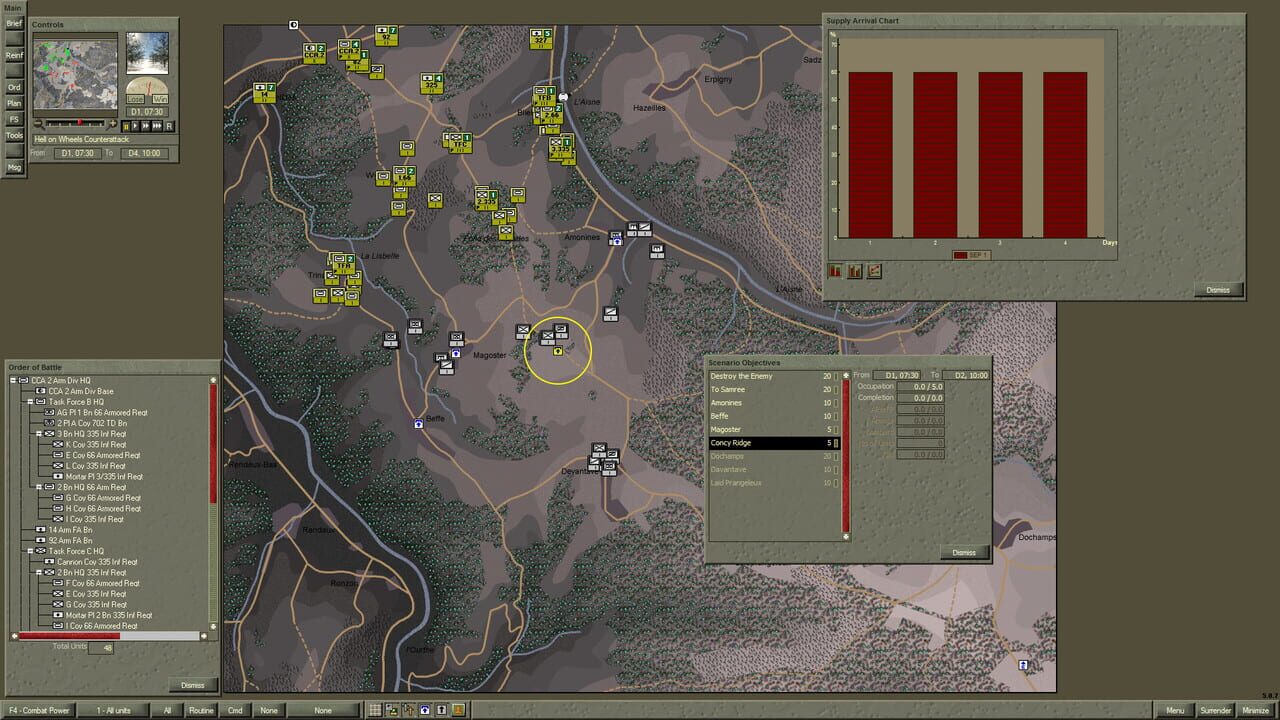Open the F4 - Combat Power selector

pyautogui.click(x=40, y=710)
